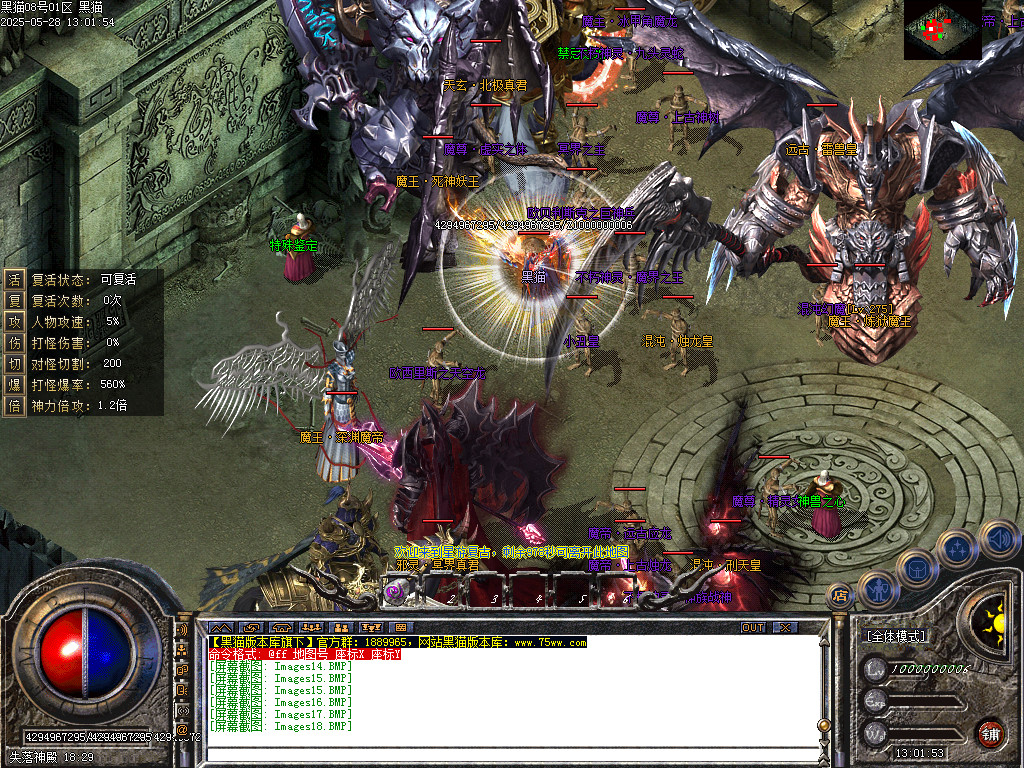The width and height of the screenshot is (1024, 768).
Task: Open the 店 shop button
Action: click(x=840, y=597)
